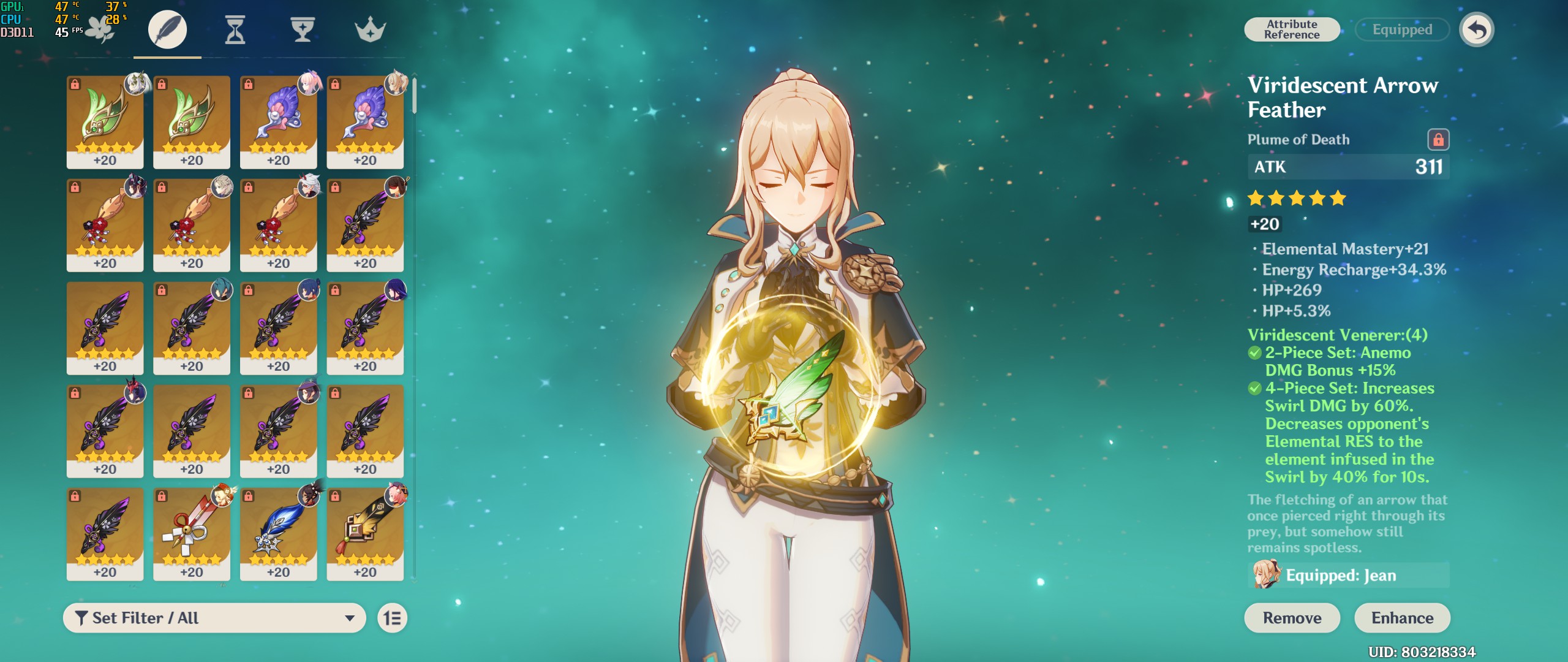Toggle the Equipped view button

click(x=1402, y=29)
